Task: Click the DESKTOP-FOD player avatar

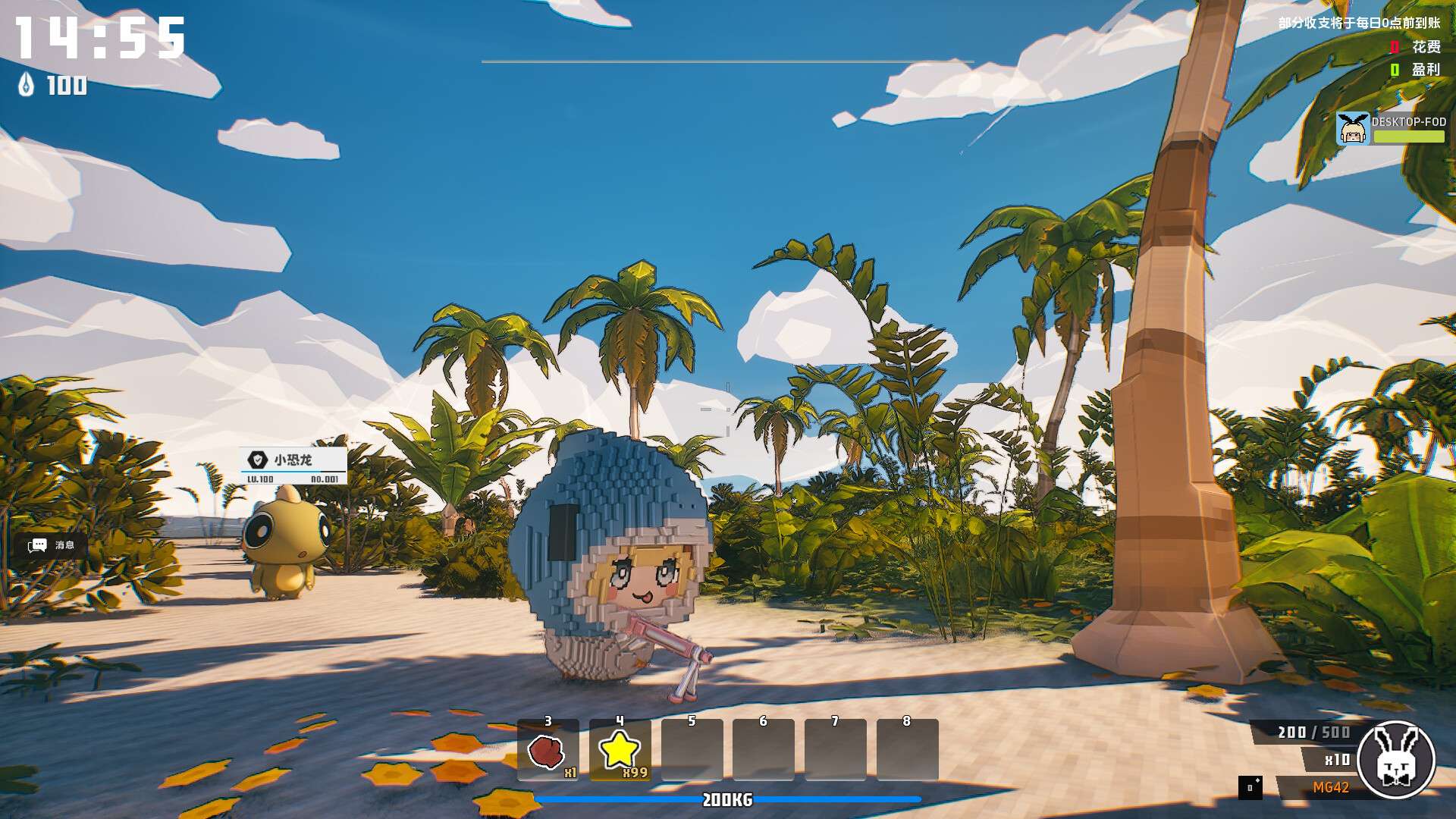Action: tap(1352, 129)
